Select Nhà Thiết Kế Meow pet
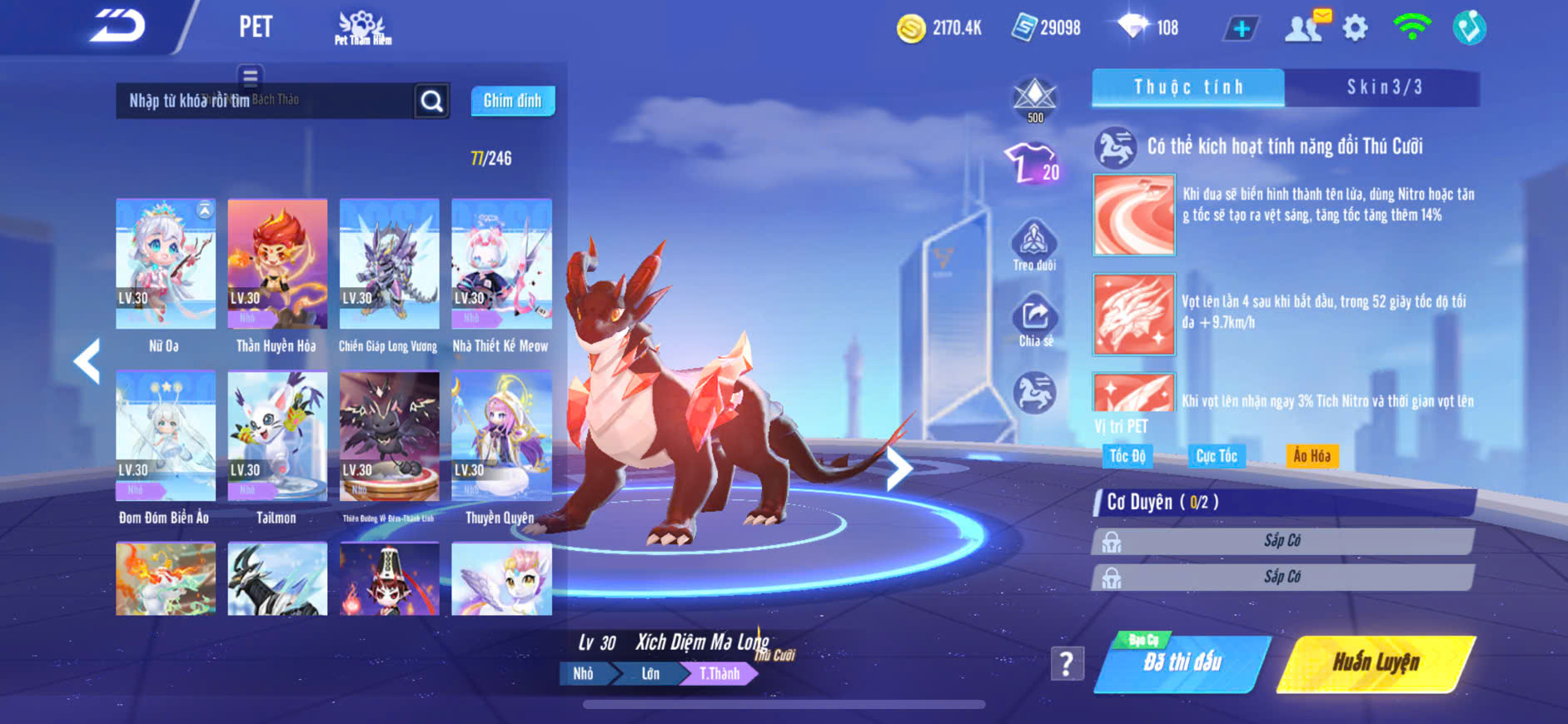The width and height of the screenshot is (1568, 724). (x=501, y=265)
